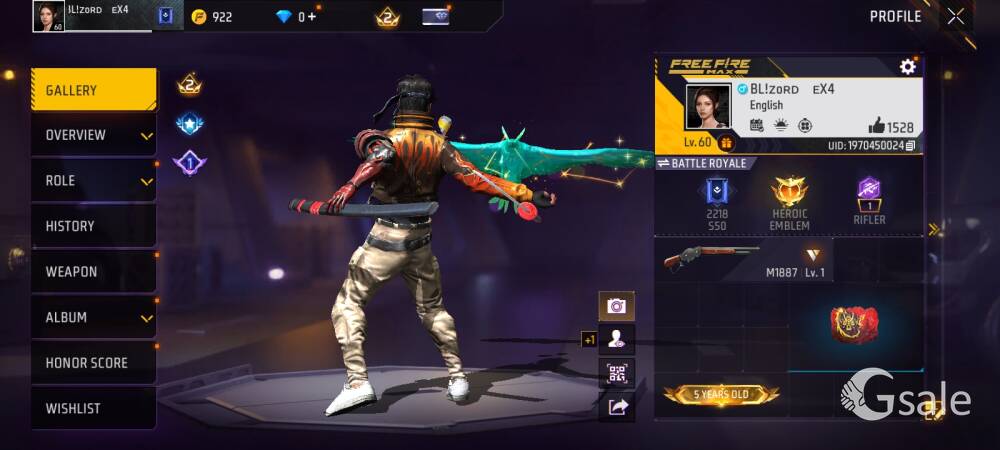This screenshot has height=450, width=1000.
Task: Select the M1887 weapon slot
Action: (x=744, y=260)
